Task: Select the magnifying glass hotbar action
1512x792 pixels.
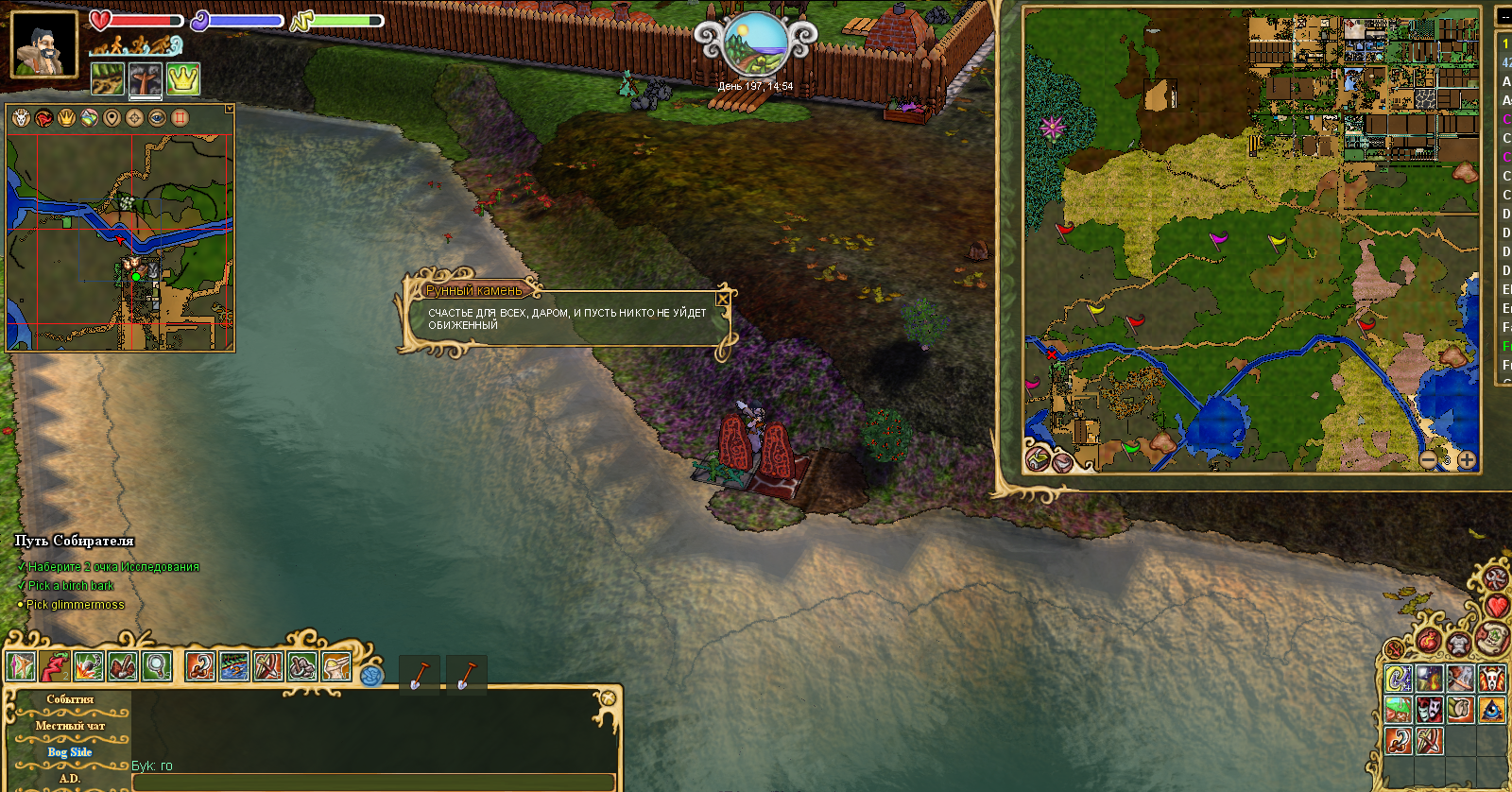Action: (157, 666)
